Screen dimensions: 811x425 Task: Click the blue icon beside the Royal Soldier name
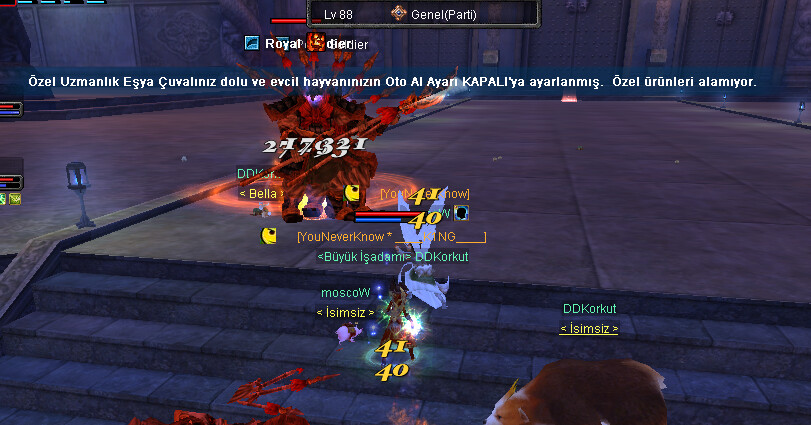(252, 43)
